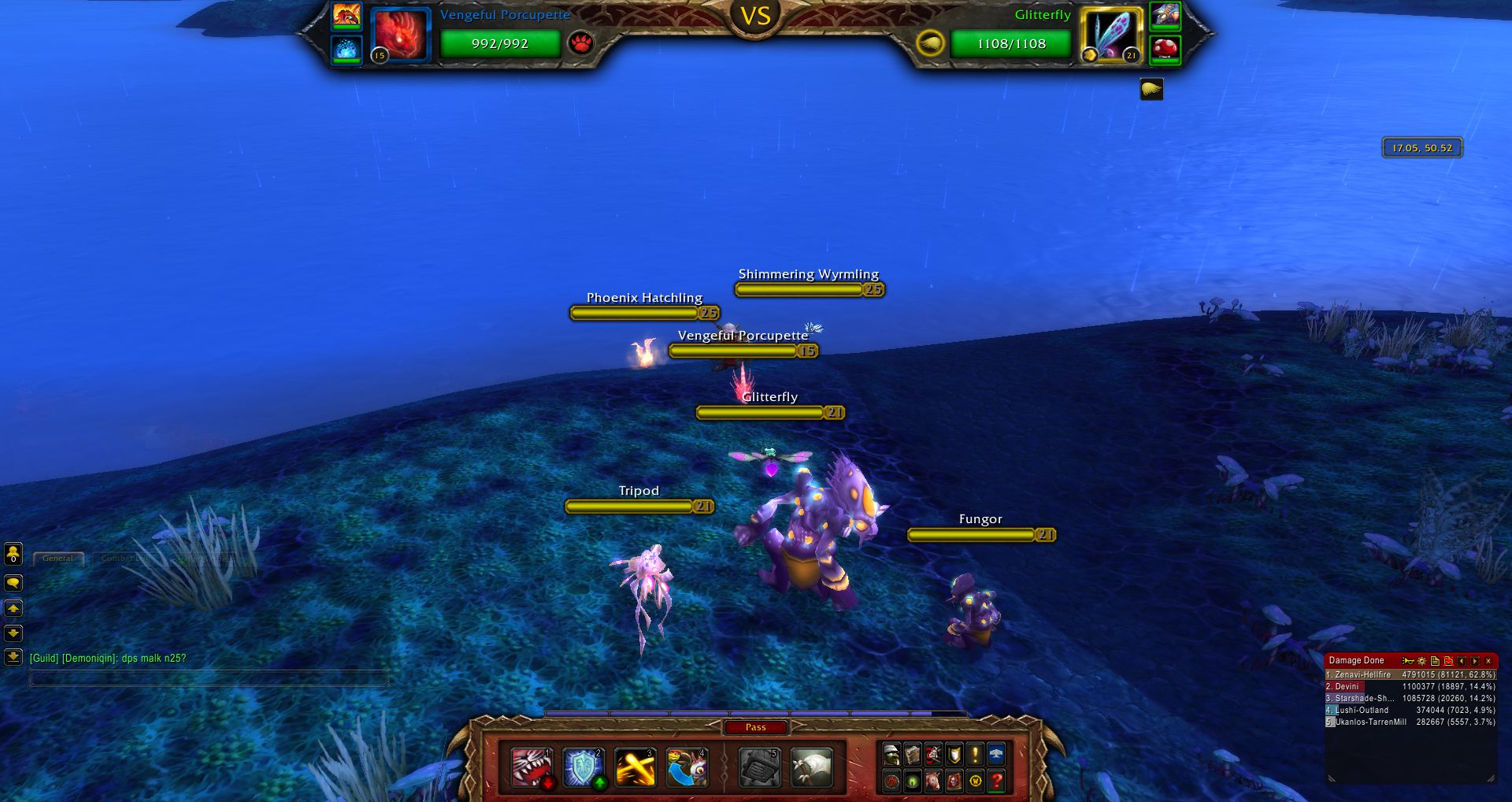The width and height of the screenshot is (1512, 802).
Task: Close the Damage Done meter window
Action: coord(1488,661)
